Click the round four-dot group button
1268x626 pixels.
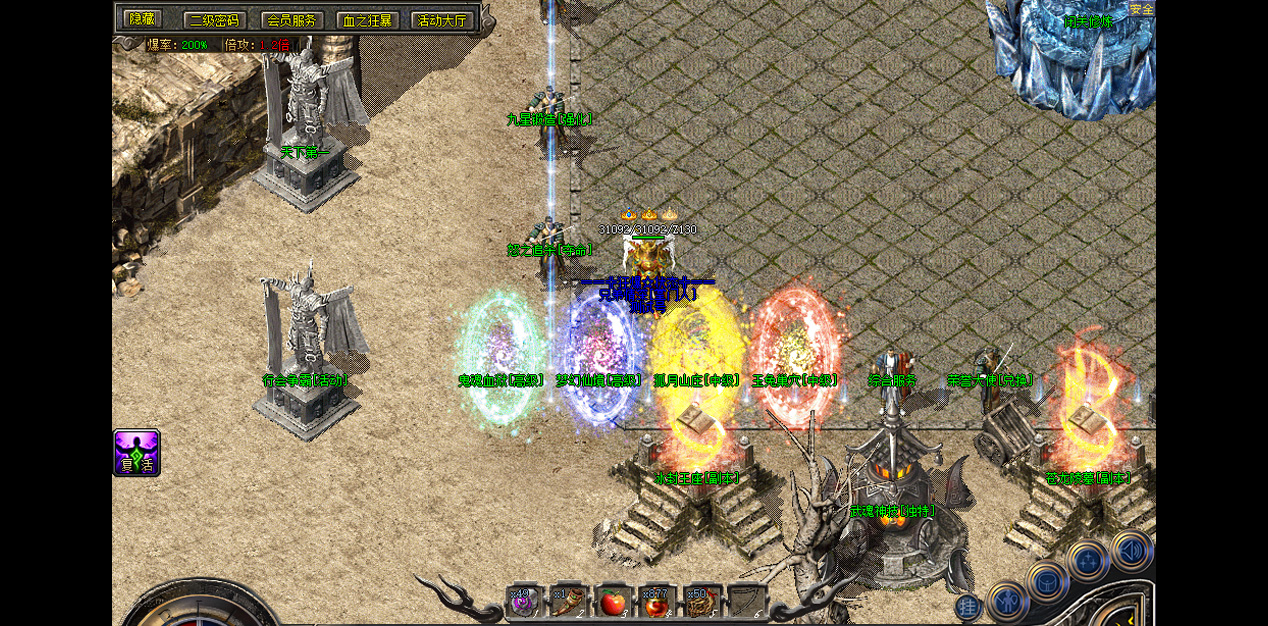pos(1087,560)
